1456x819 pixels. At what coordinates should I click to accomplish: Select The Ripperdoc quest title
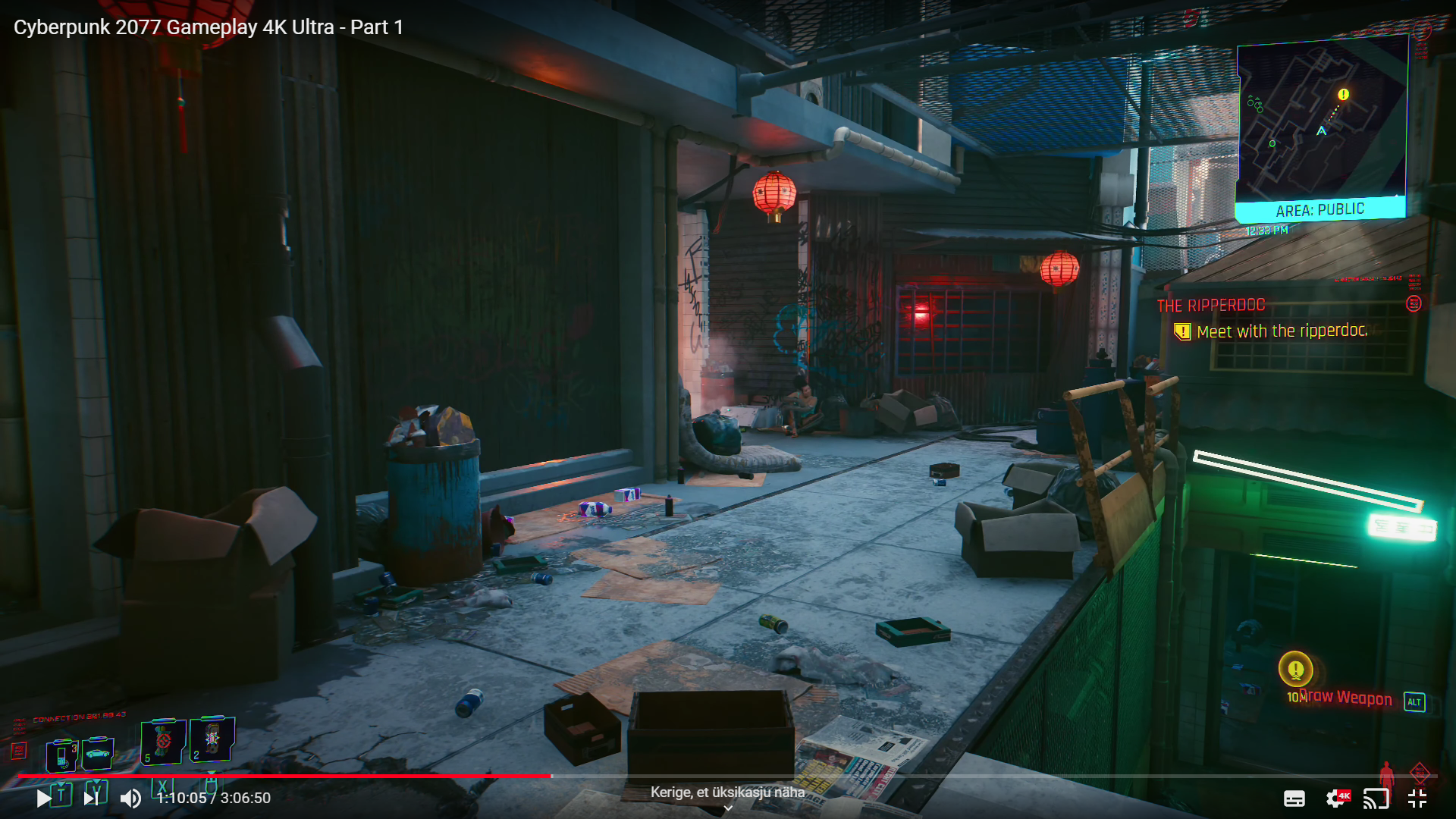click(1211, 306)
